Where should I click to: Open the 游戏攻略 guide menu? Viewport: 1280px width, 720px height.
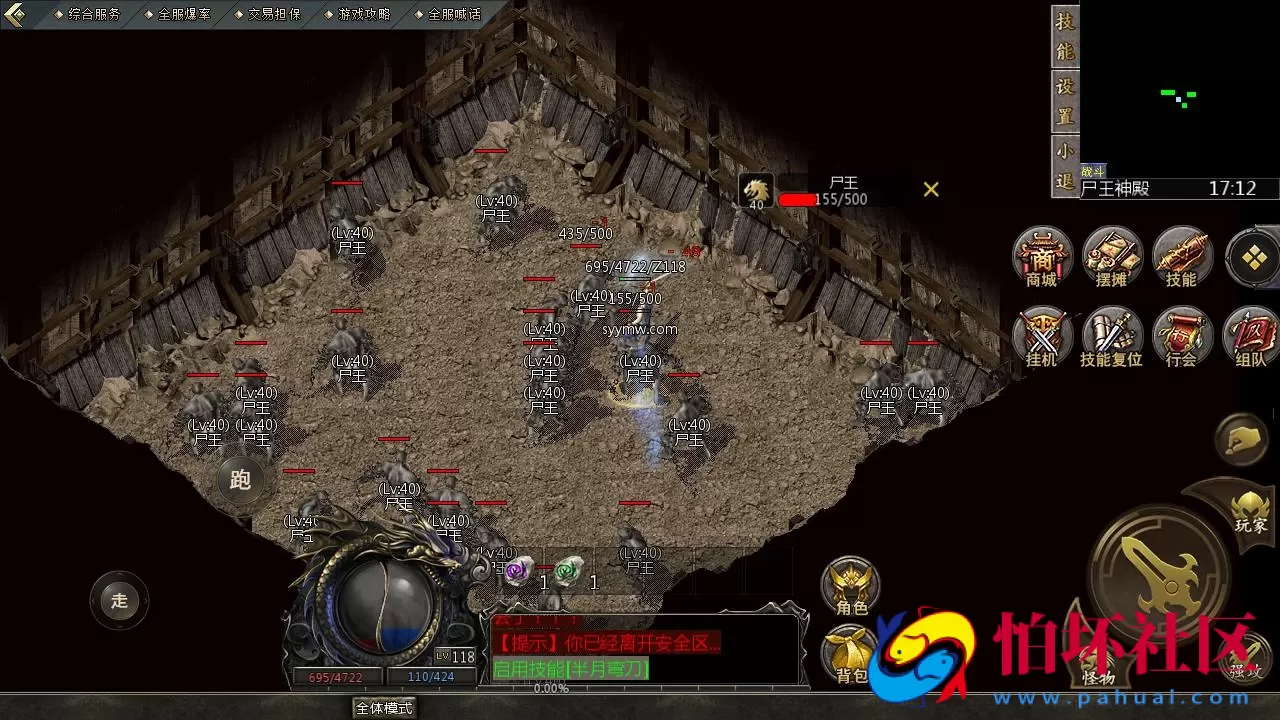pos(364,14)
